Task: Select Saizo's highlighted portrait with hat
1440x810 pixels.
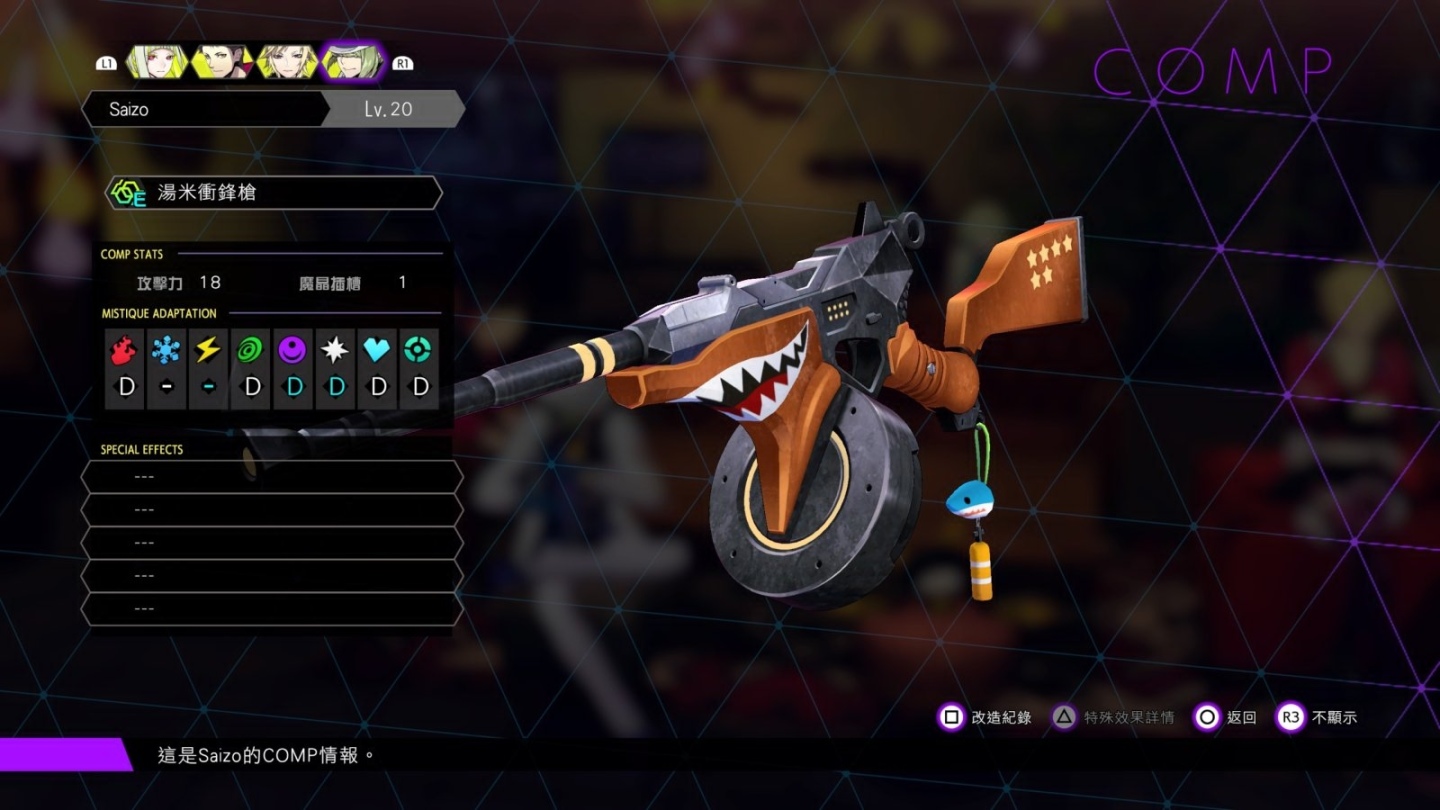Action: click(353, 62)
